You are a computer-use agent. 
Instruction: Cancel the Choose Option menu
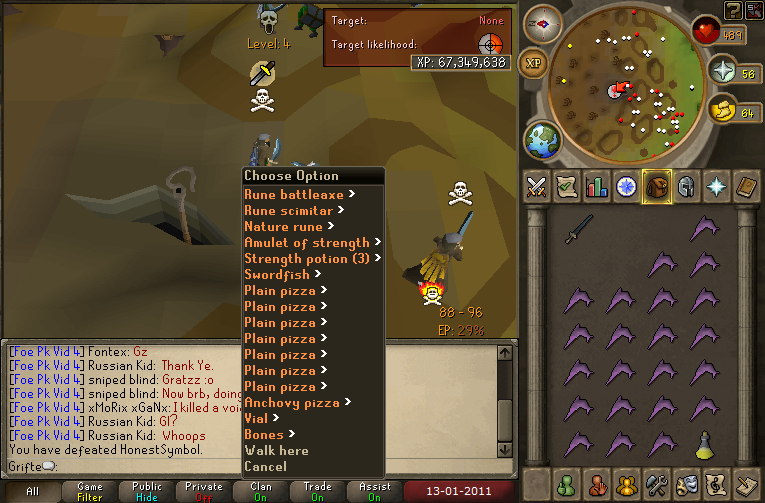click(265, 467)
